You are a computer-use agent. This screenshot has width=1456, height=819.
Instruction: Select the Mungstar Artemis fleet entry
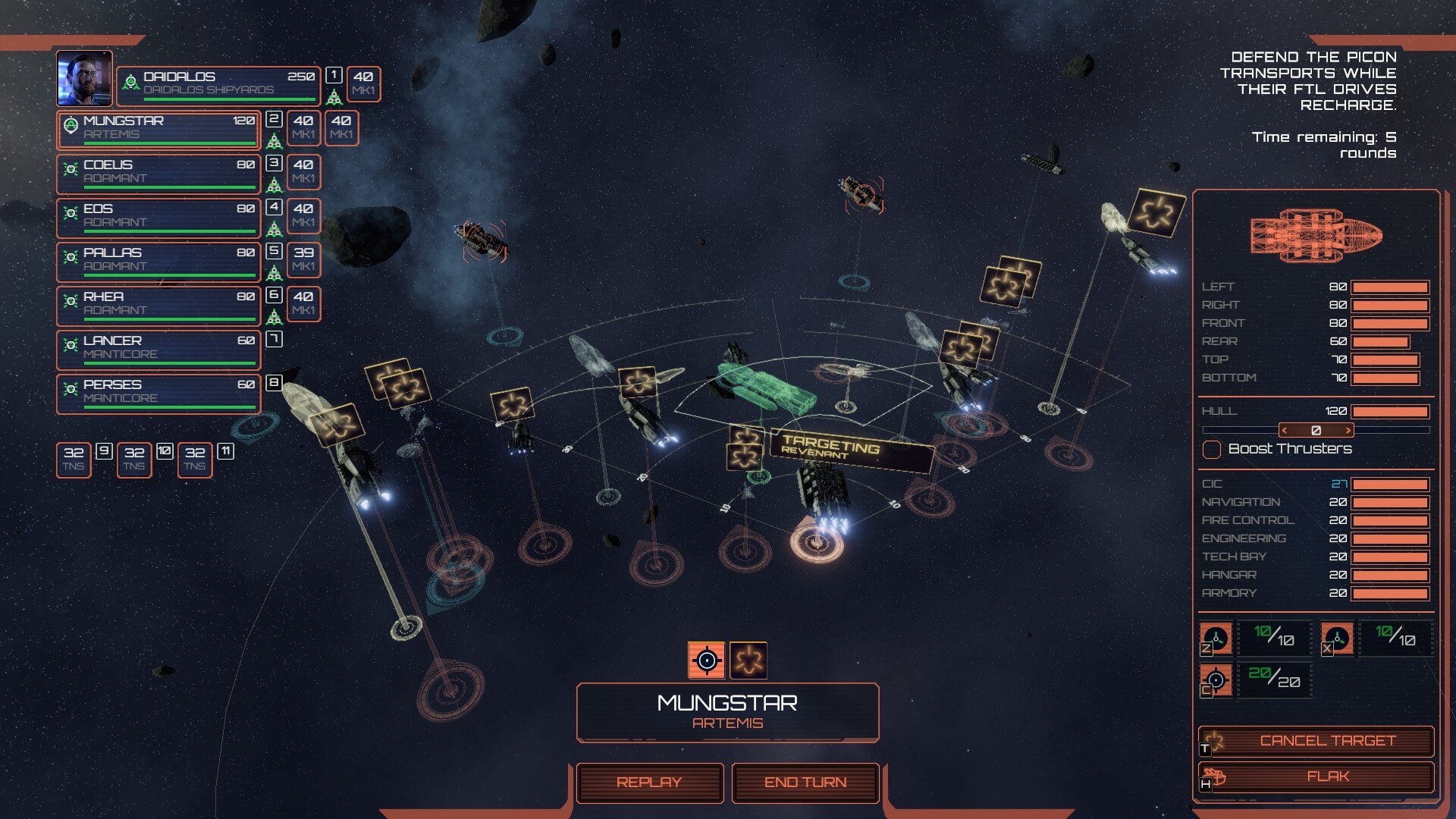coord(159,129)
